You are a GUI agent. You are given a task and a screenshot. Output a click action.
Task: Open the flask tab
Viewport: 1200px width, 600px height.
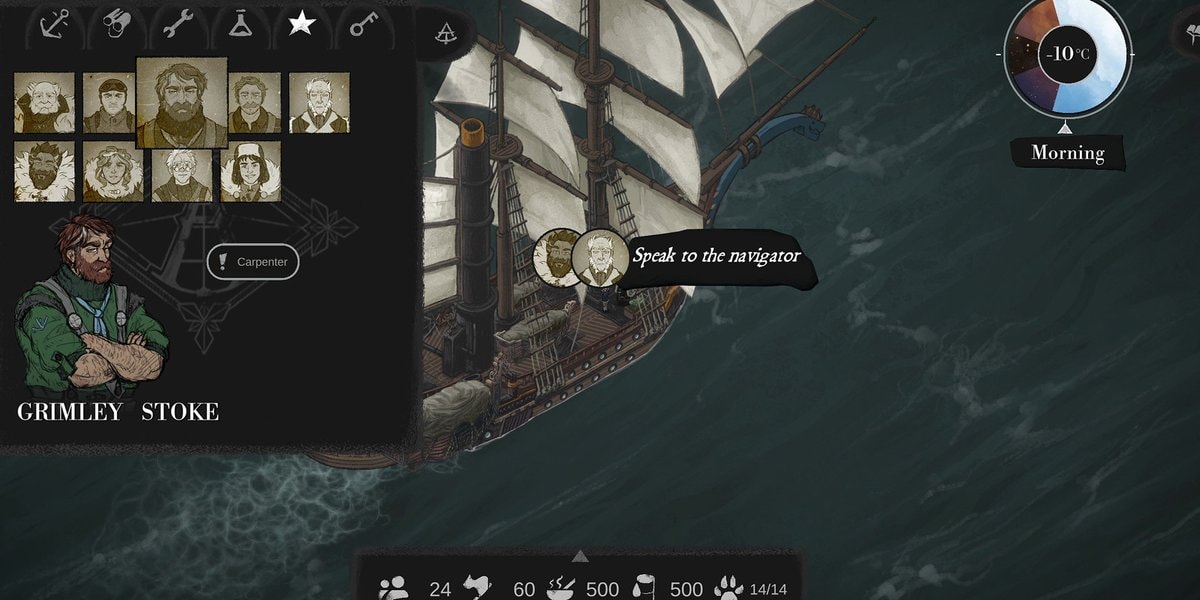[239, 24]
